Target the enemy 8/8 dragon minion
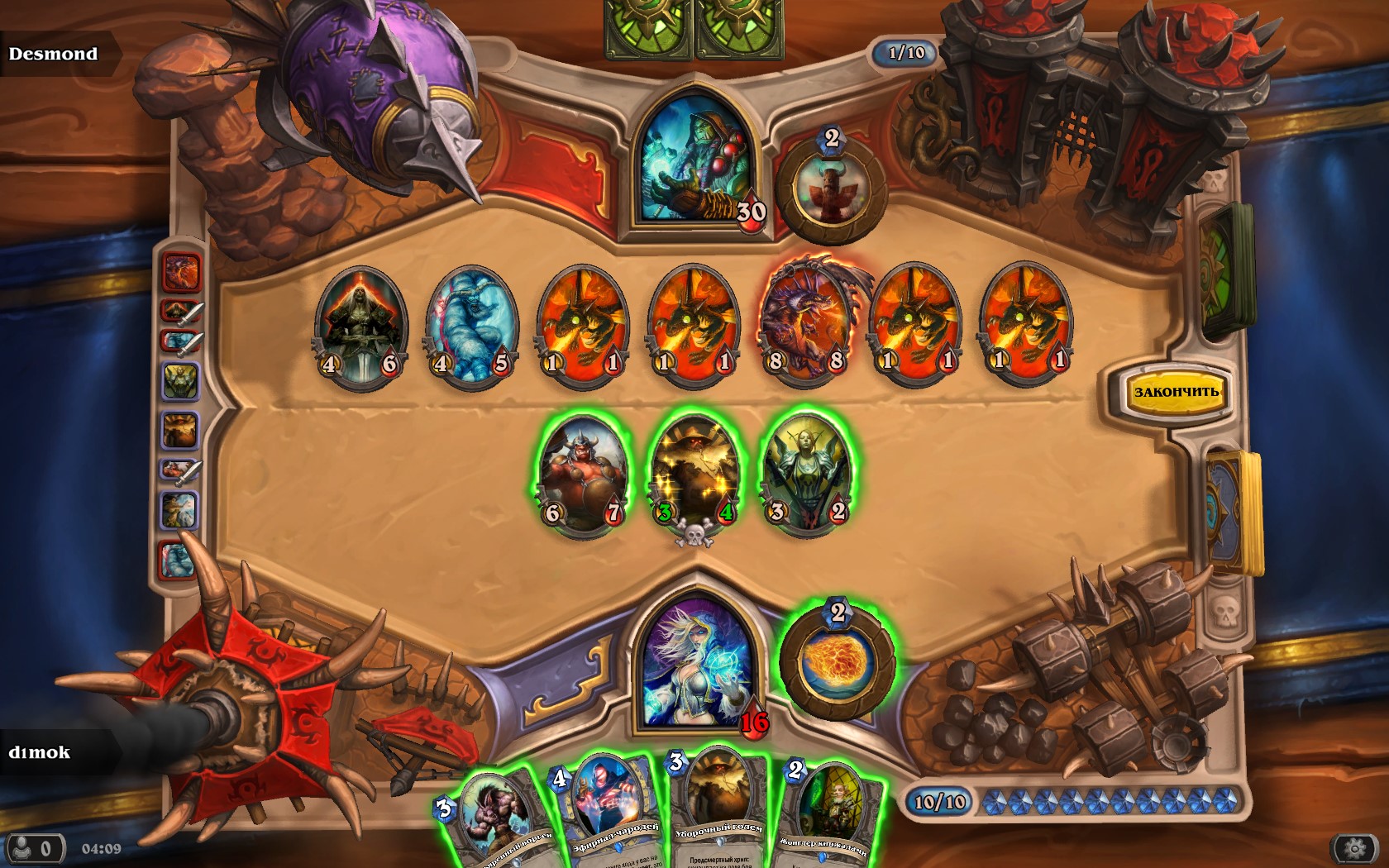 (x=805, y=324)
